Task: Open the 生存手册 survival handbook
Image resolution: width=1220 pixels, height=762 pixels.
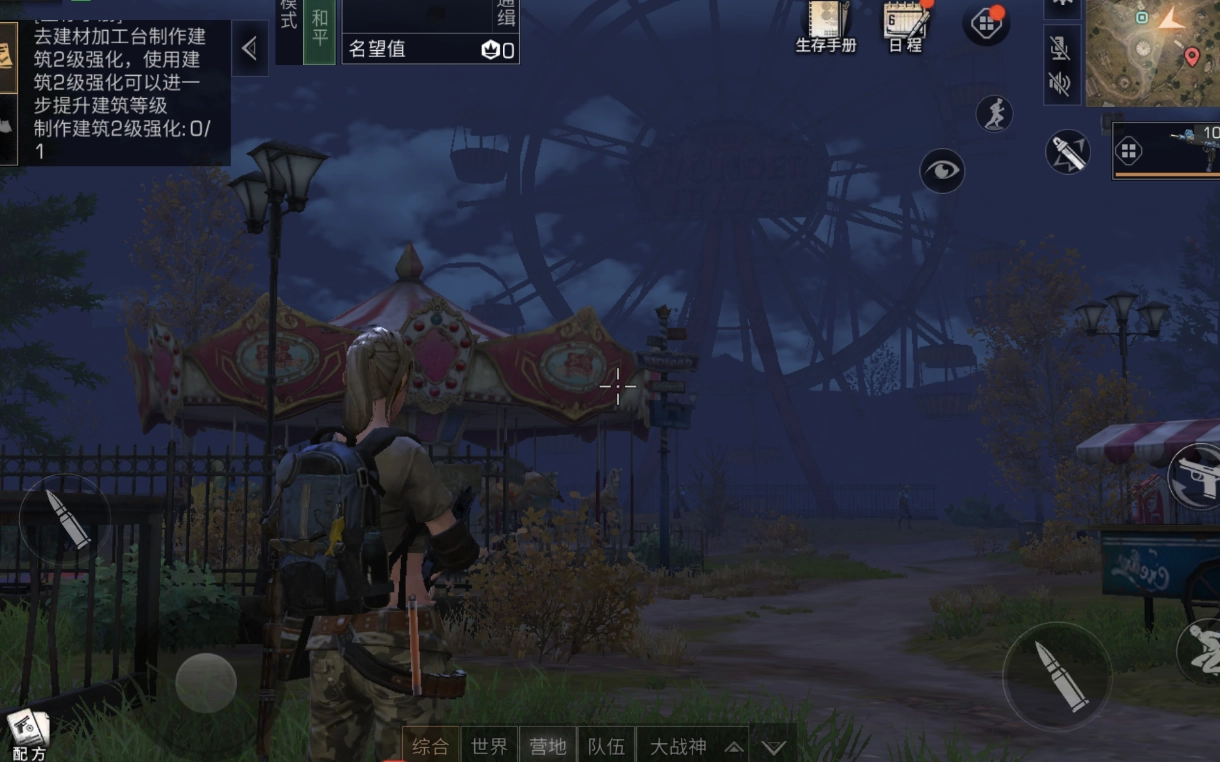Action: click(x=826, y=25)
